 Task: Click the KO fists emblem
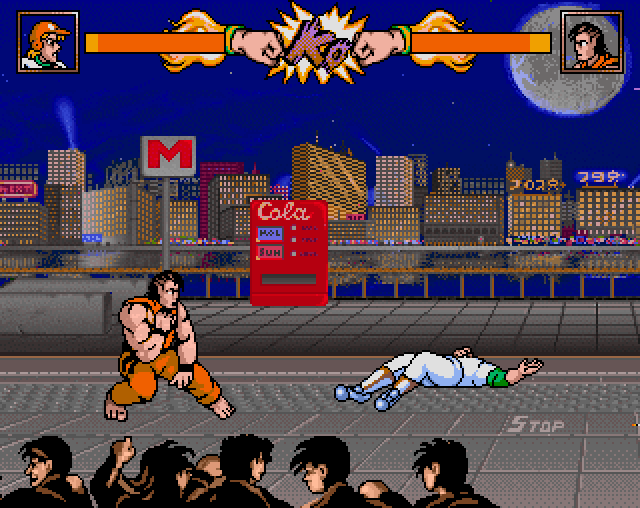[318, 42]
